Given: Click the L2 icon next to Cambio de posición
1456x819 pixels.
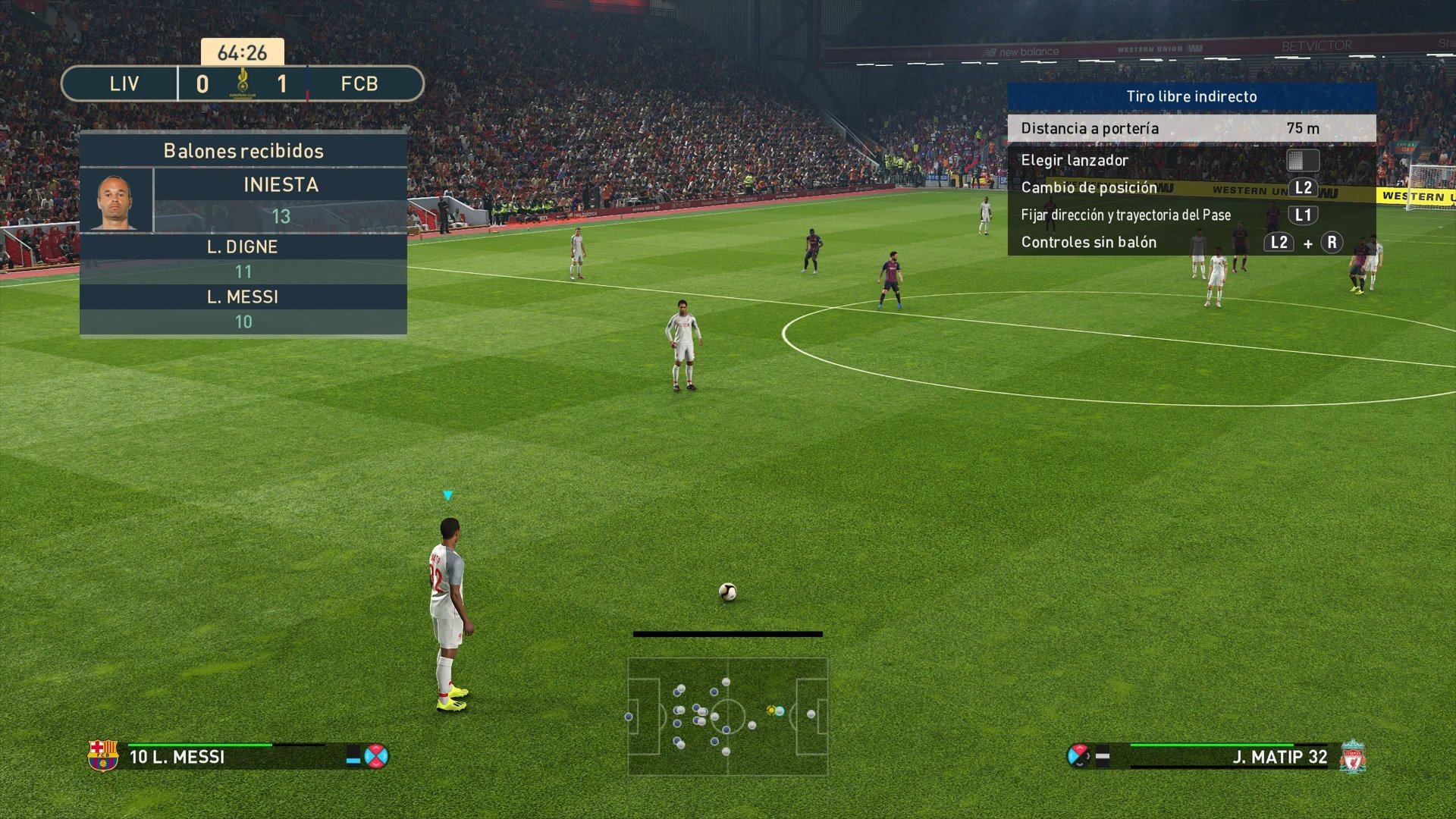Looking at the screenshot, I should click(x=1304, y=187).
